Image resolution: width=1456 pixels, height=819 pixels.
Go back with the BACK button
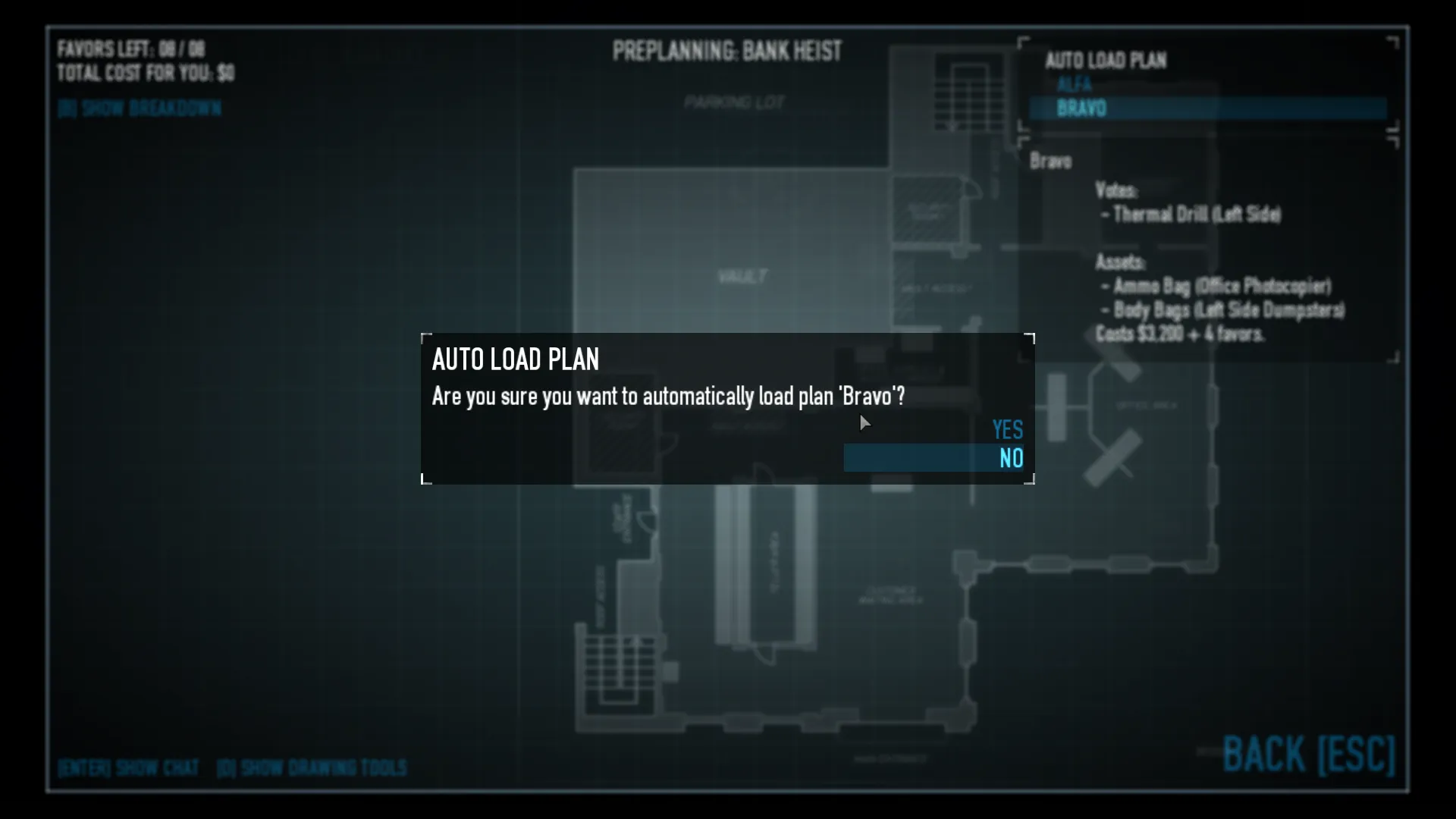(1308, 755)
